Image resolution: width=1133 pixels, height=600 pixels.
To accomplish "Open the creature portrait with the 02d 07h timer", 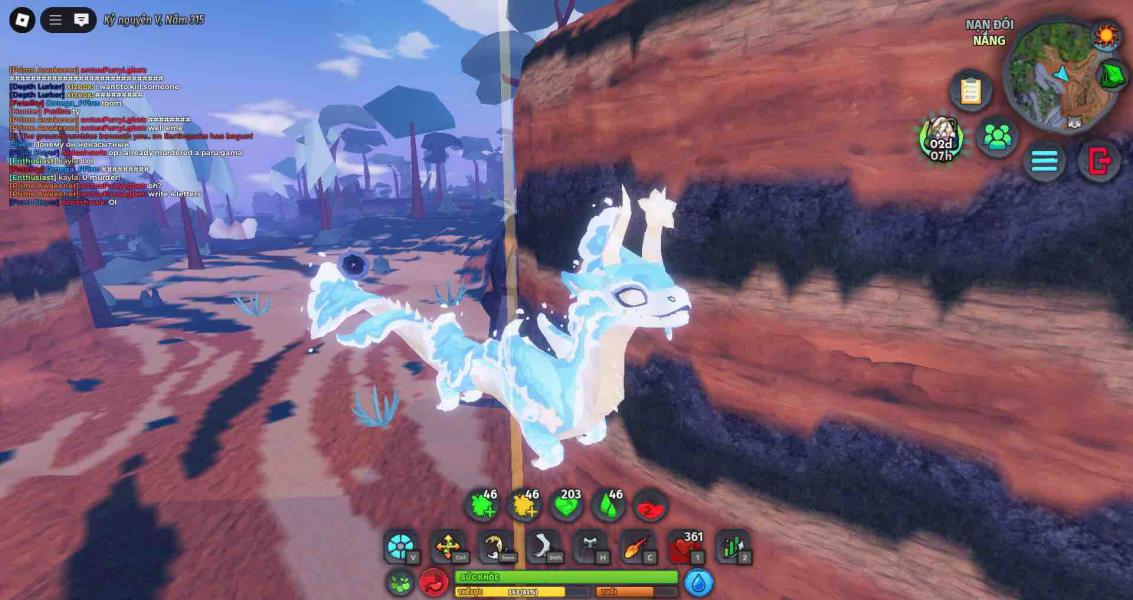I will (940, 137).
